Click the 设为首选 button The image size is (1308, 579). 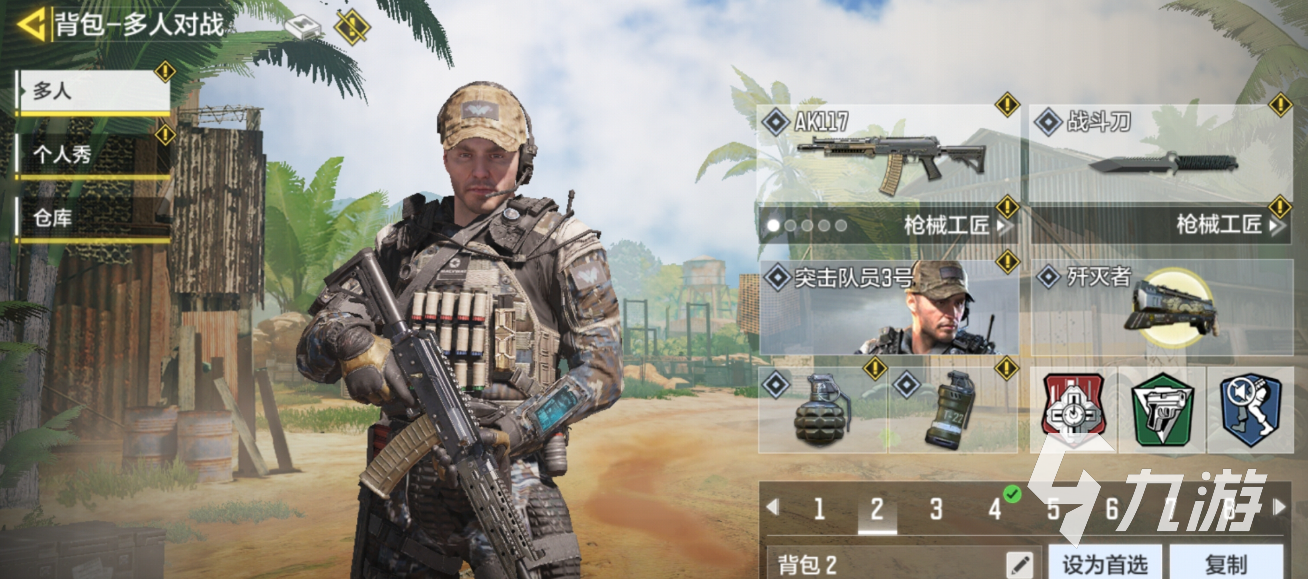(x=1104, y=563)
